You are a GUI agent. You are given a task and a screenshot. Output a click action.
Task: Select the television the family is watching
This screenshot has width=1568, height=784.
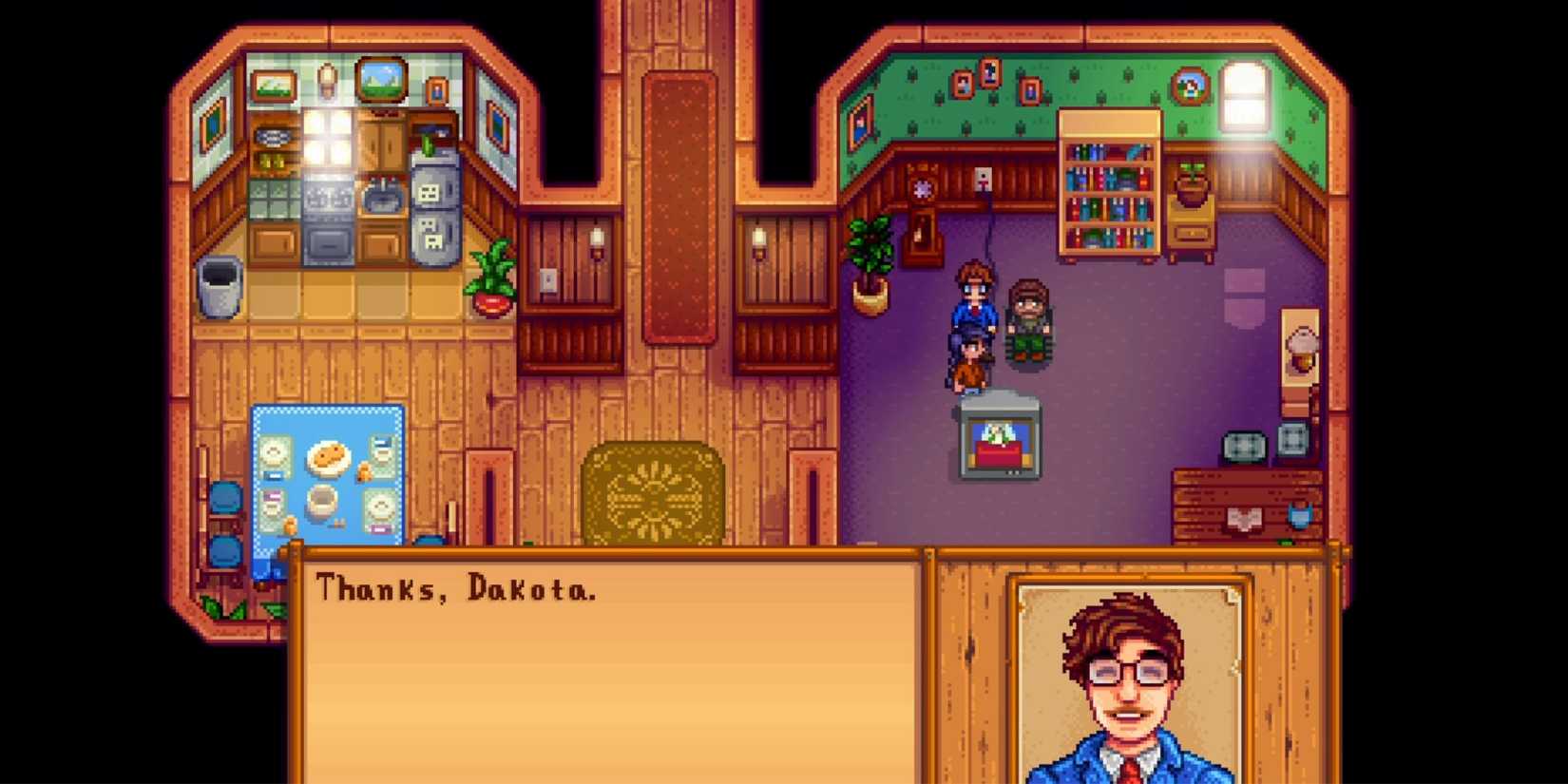click(x=998, y=432)
